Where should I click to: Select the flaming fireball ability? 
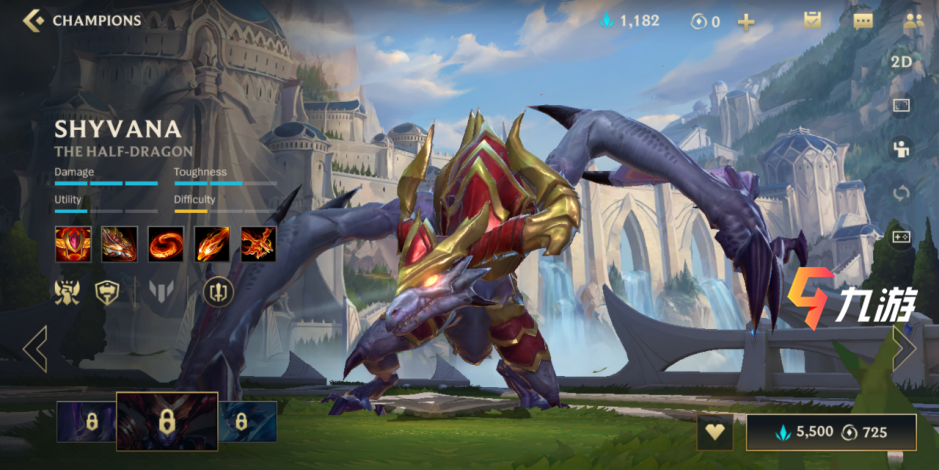tap(212, 244)
